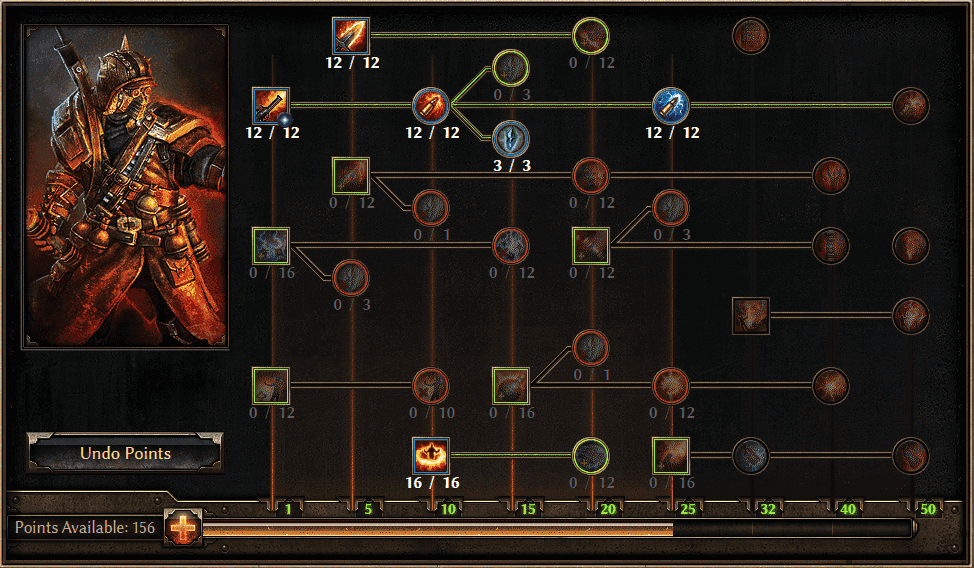Add mastery points with the orange plus button
The image size is (974, 568).
tap(184, 527)
